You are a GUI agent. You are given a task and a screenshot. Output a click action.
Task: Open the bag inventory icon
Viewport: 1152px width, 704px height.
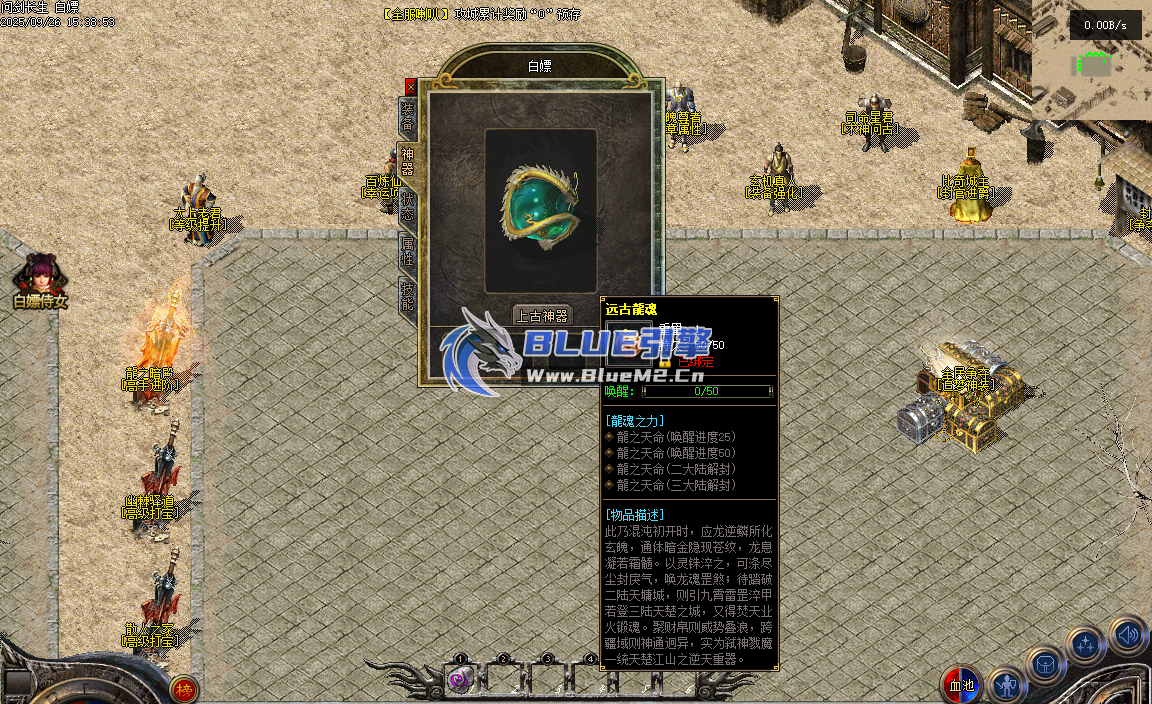(x=1044, y=664)
